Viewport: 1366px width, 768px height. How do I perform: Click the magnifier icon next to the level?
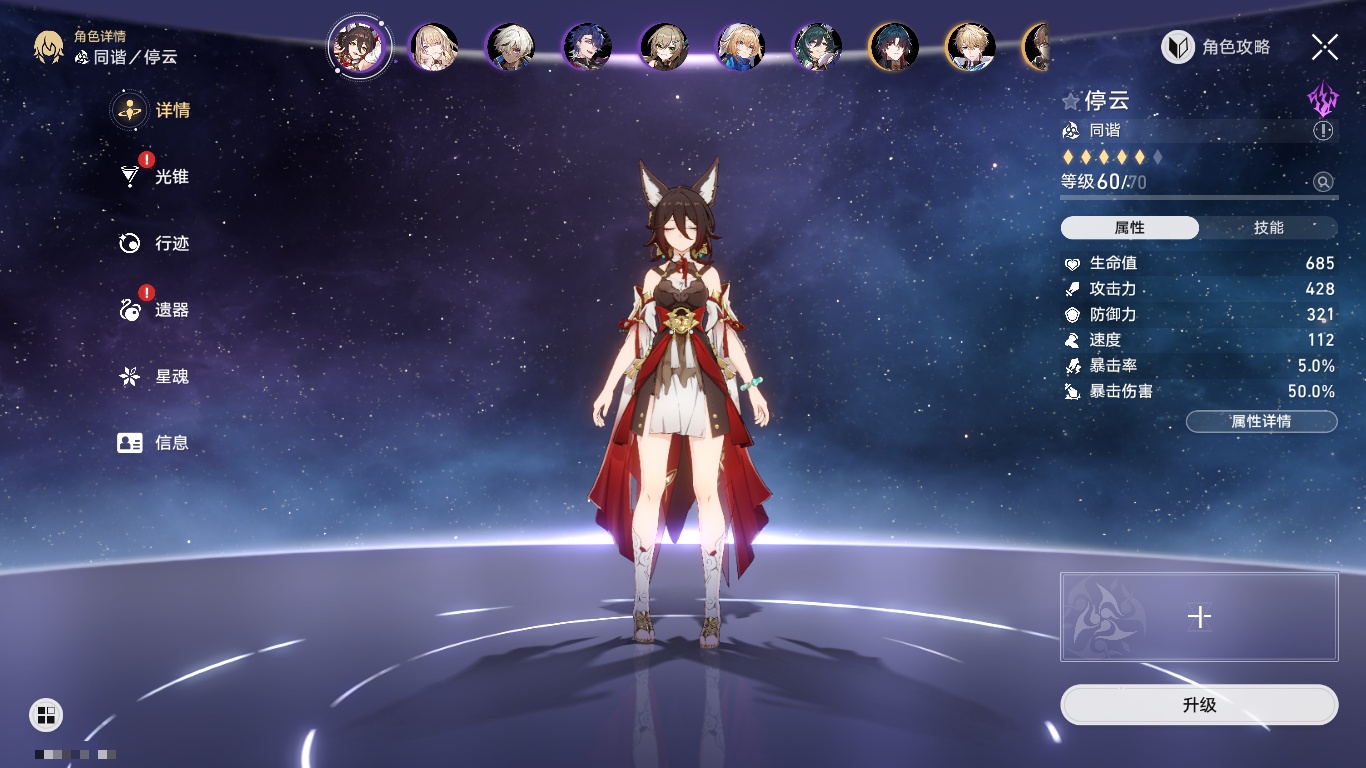click(1323, 182)
